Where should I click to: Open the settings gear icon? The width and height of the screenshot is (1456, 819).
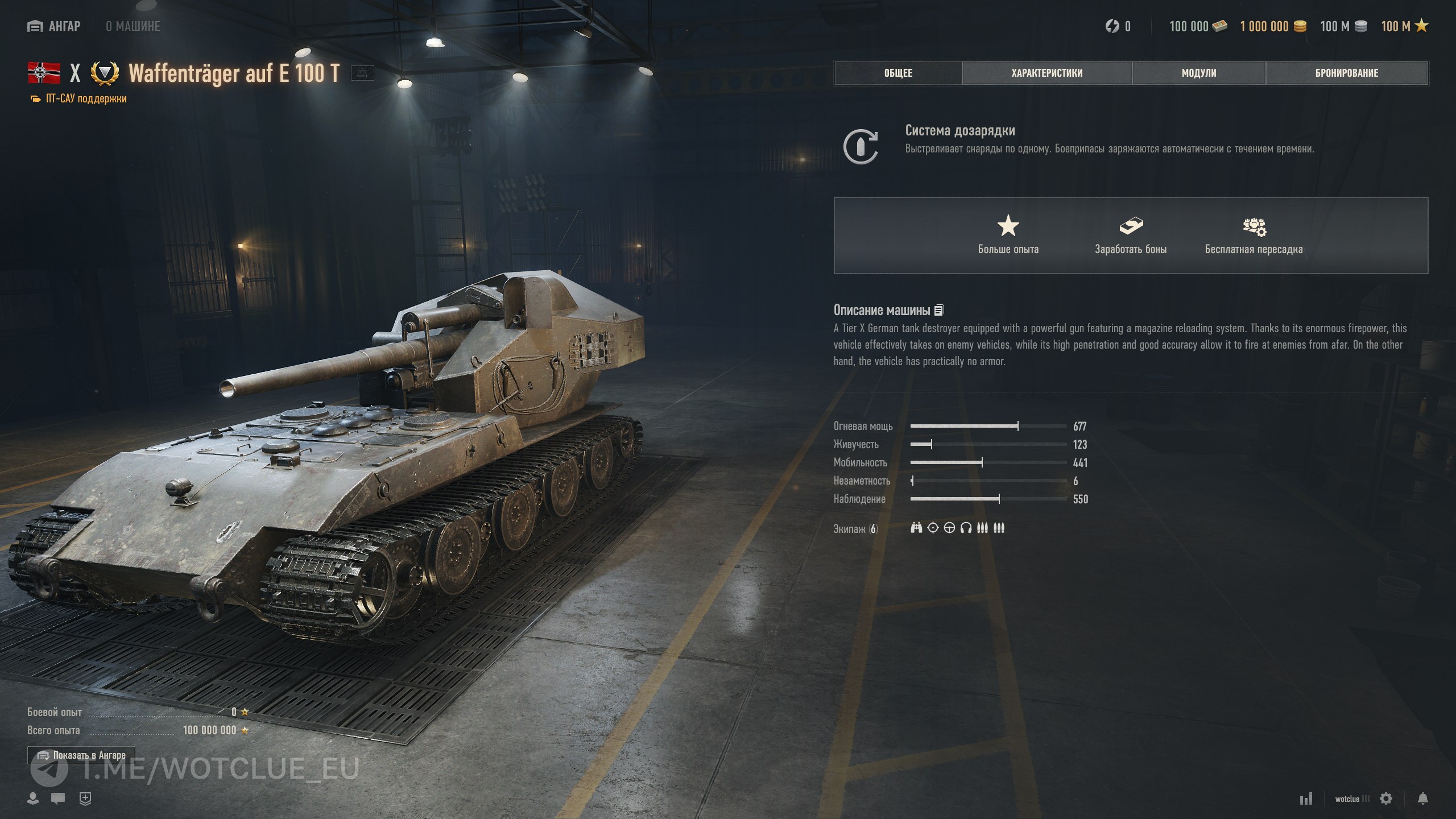pos(1386,799)
